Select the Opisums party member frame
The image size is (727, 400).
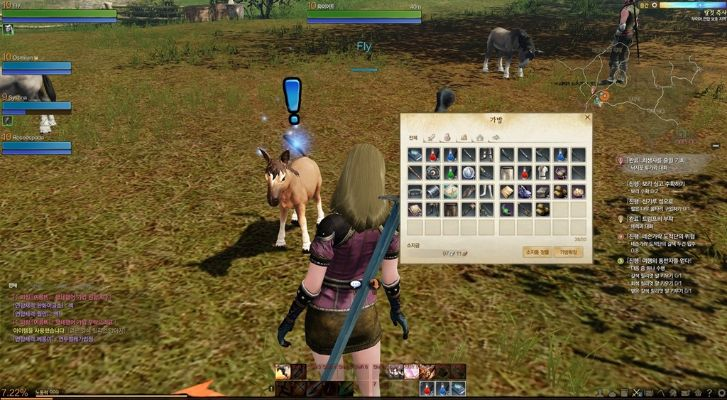36,63
